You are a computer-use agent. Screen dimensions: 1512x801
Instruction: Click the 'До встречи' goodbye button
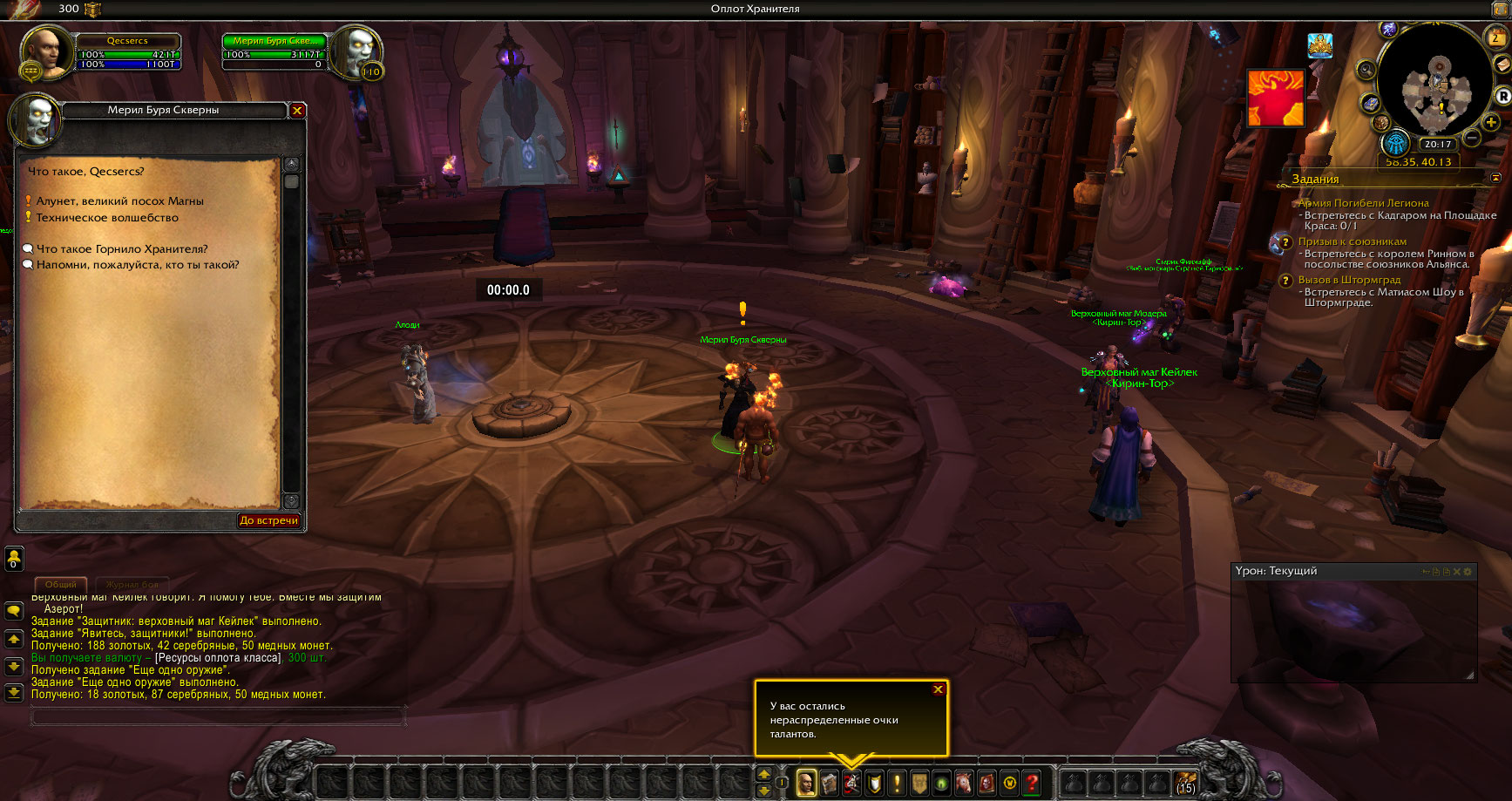(268, 520)
